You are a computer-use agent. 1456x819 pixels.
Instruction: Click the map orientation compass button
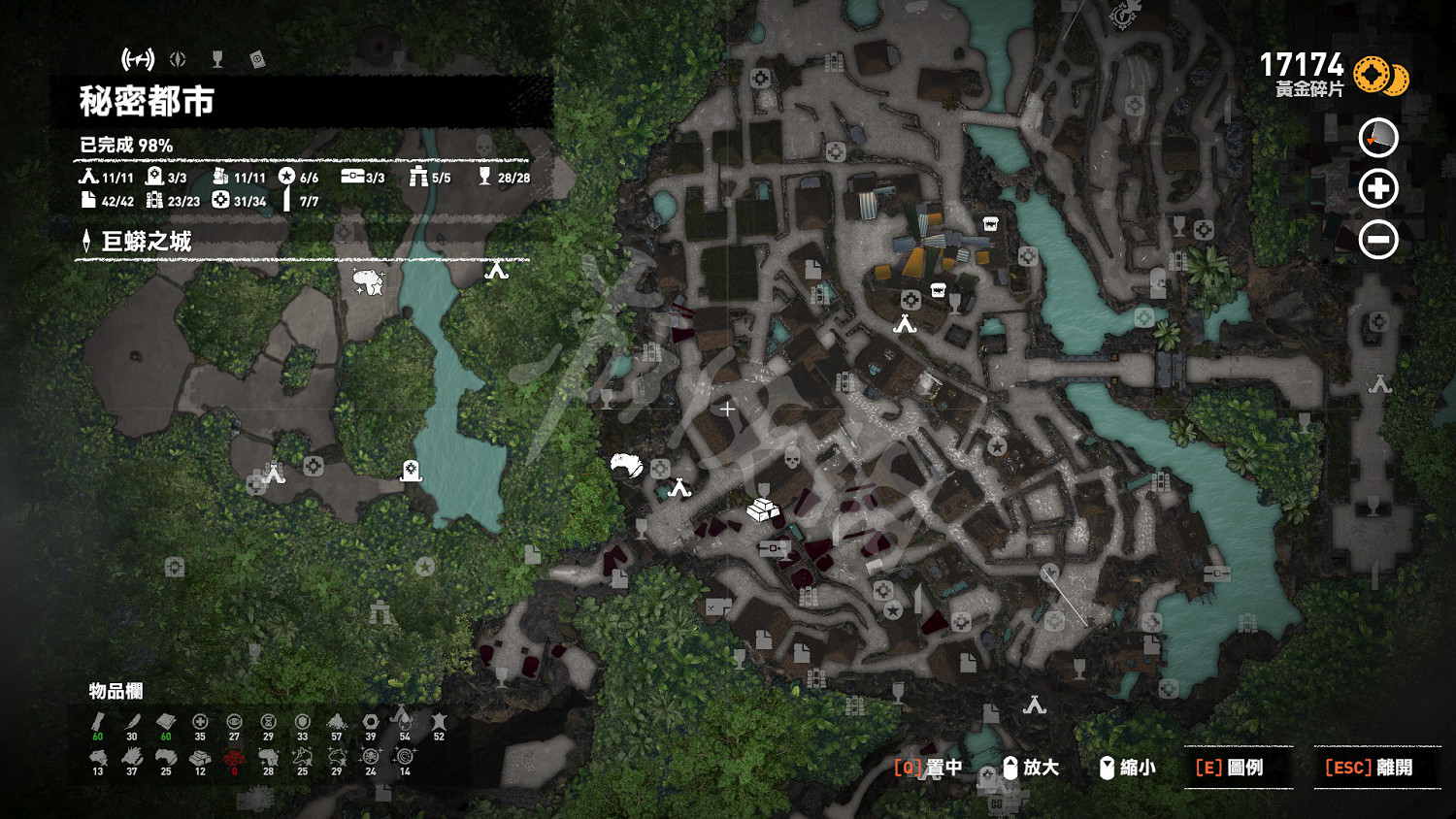[x=1378, y=138]
